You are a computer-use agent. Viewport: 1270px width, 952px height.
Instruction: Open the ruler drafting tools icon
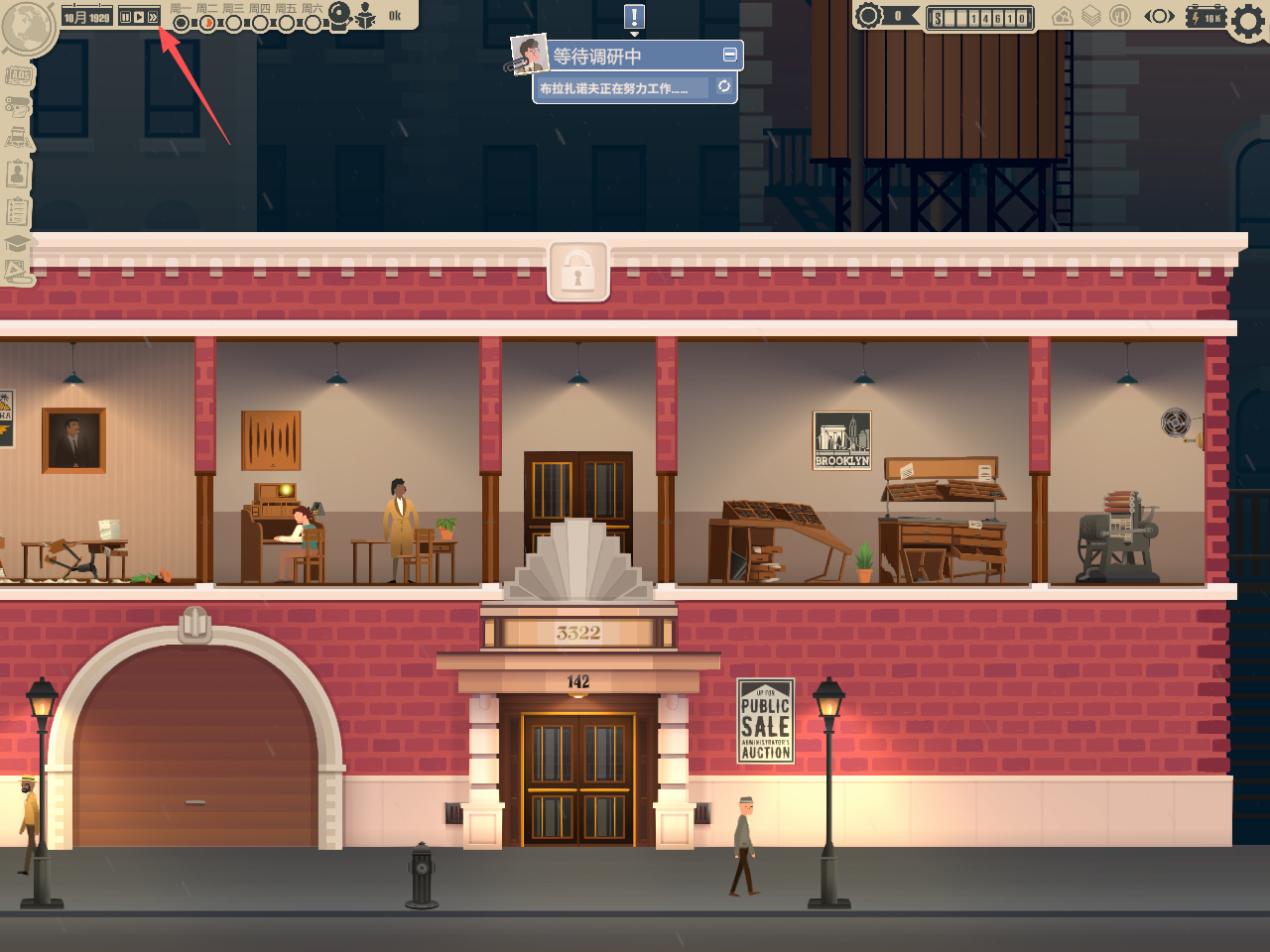pos(17,270)
